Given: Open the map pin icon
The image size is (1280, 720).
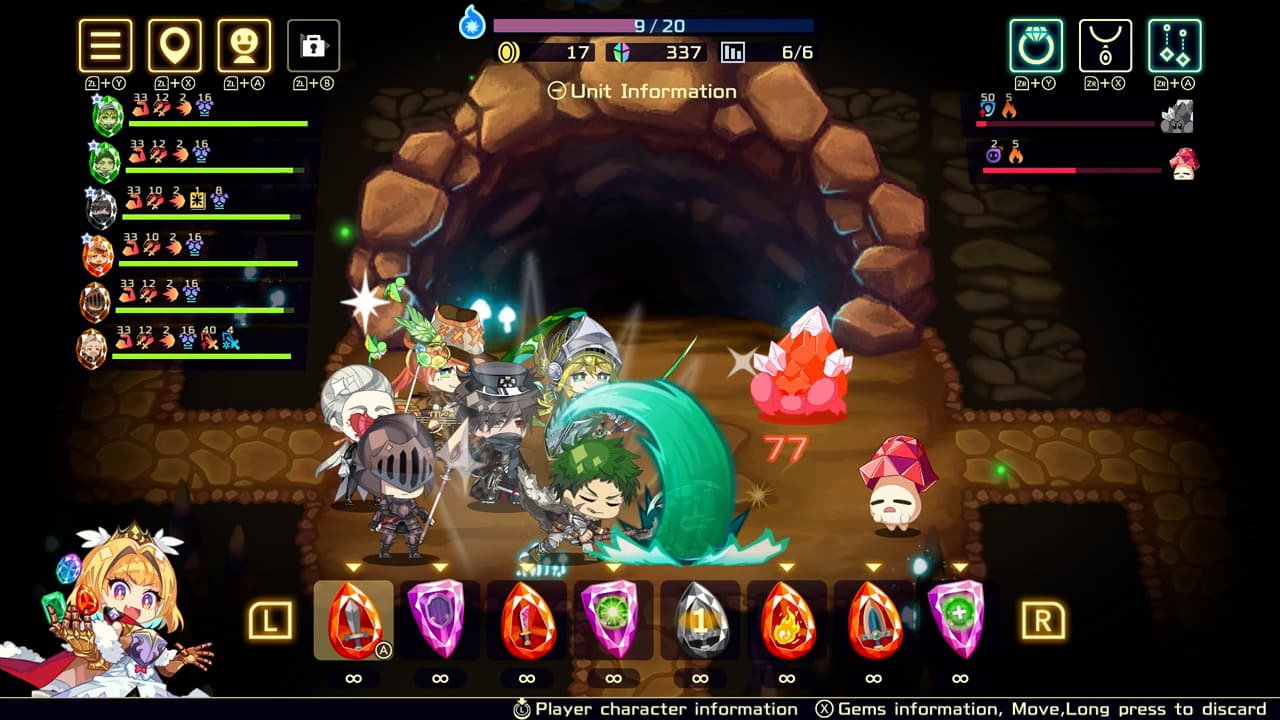Looking at the screenshot, I should coord(175,46).
